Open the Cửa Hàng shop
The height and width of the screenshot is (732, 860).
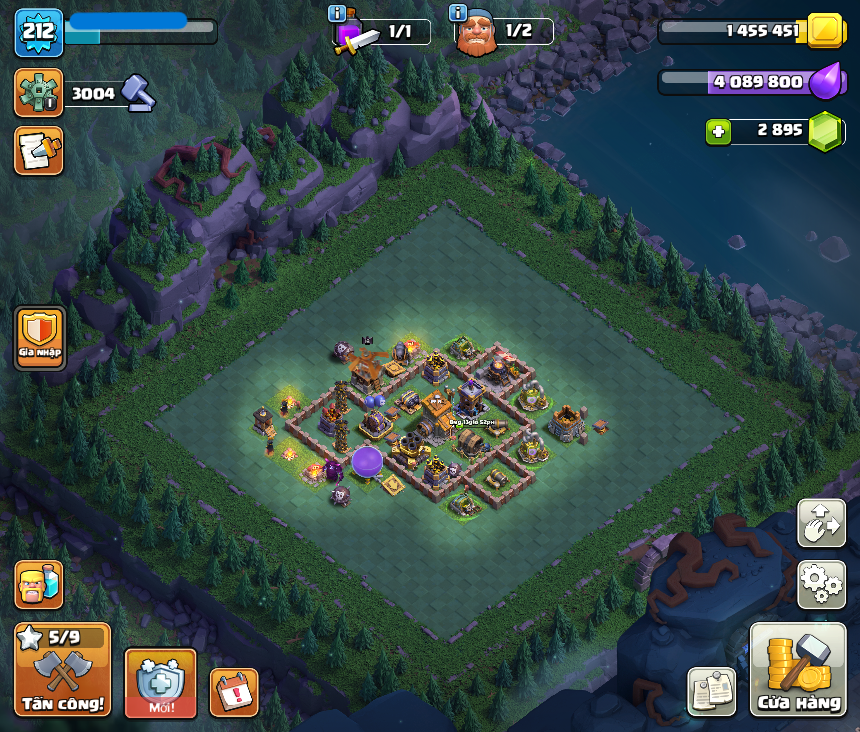[798, 670]
